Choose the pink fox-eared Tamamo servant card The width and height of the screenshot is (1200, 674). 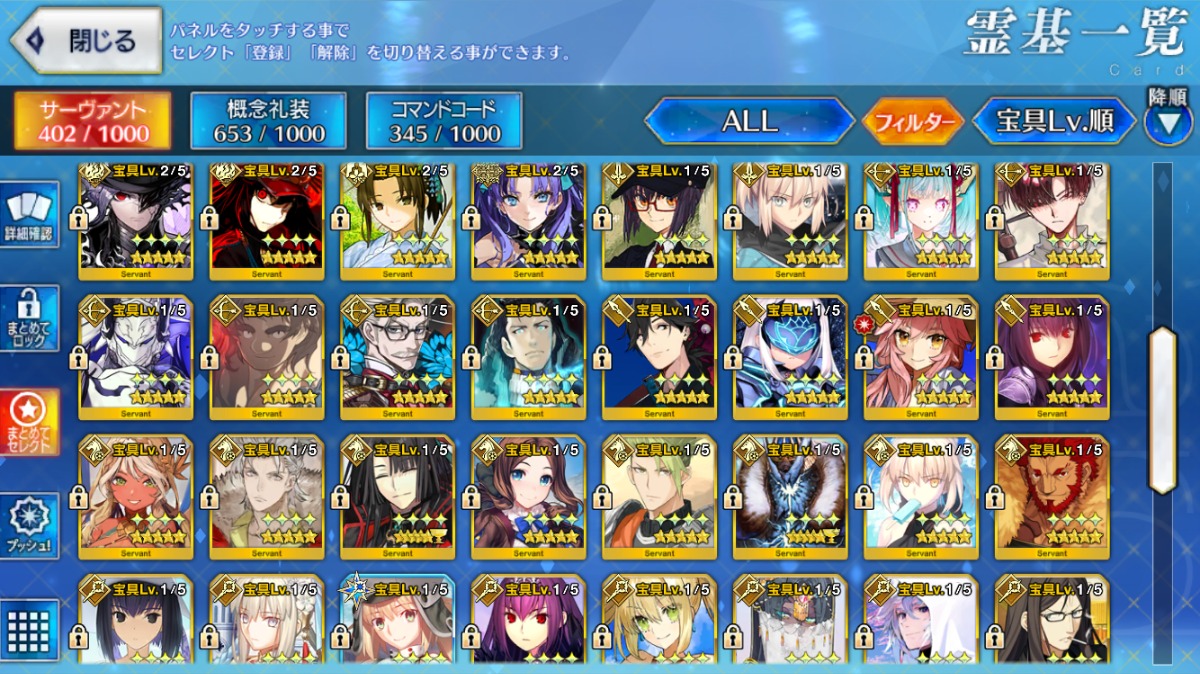coord(920,357)
